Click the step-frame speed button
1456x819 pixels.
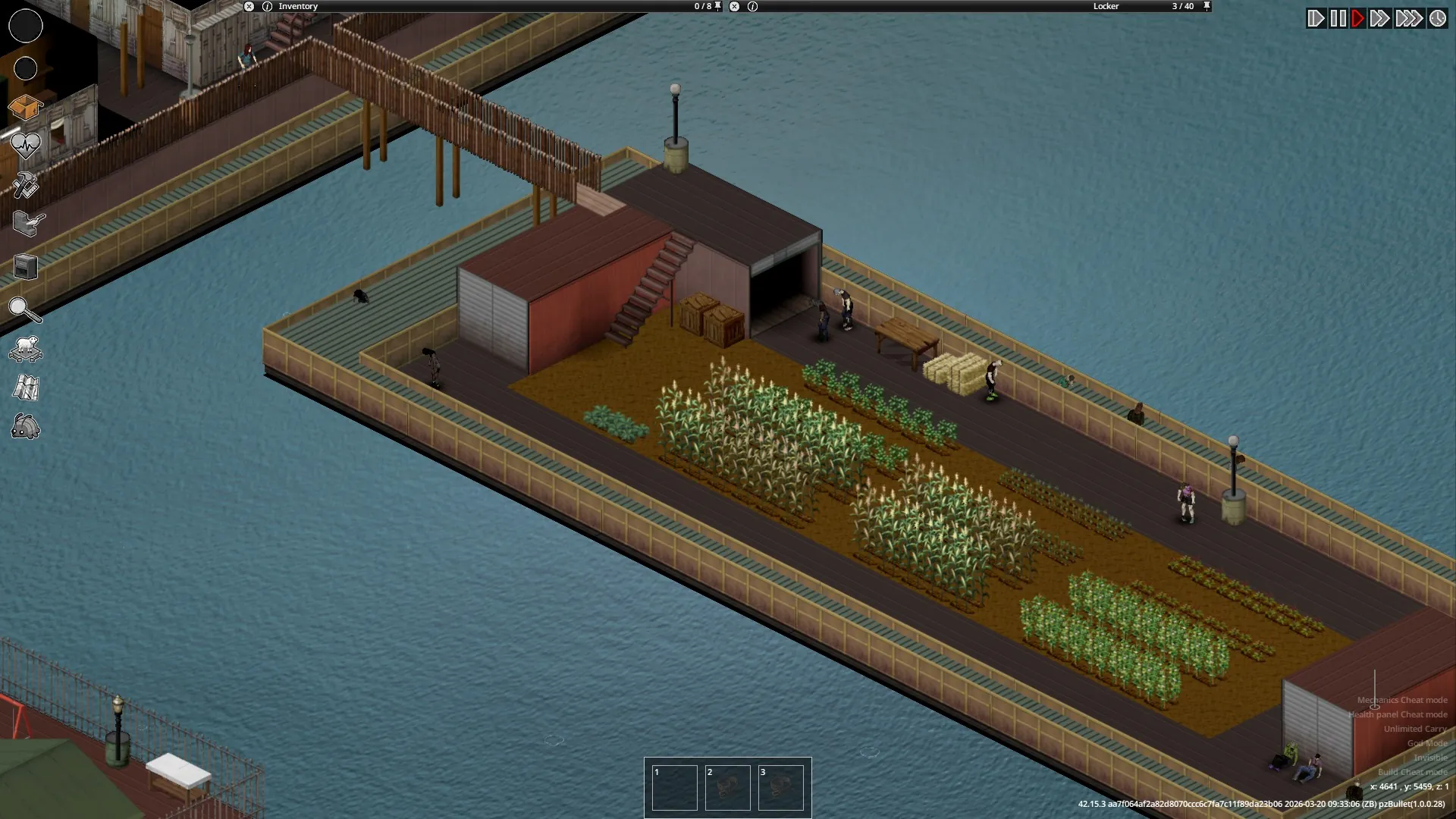[1316, 18]
